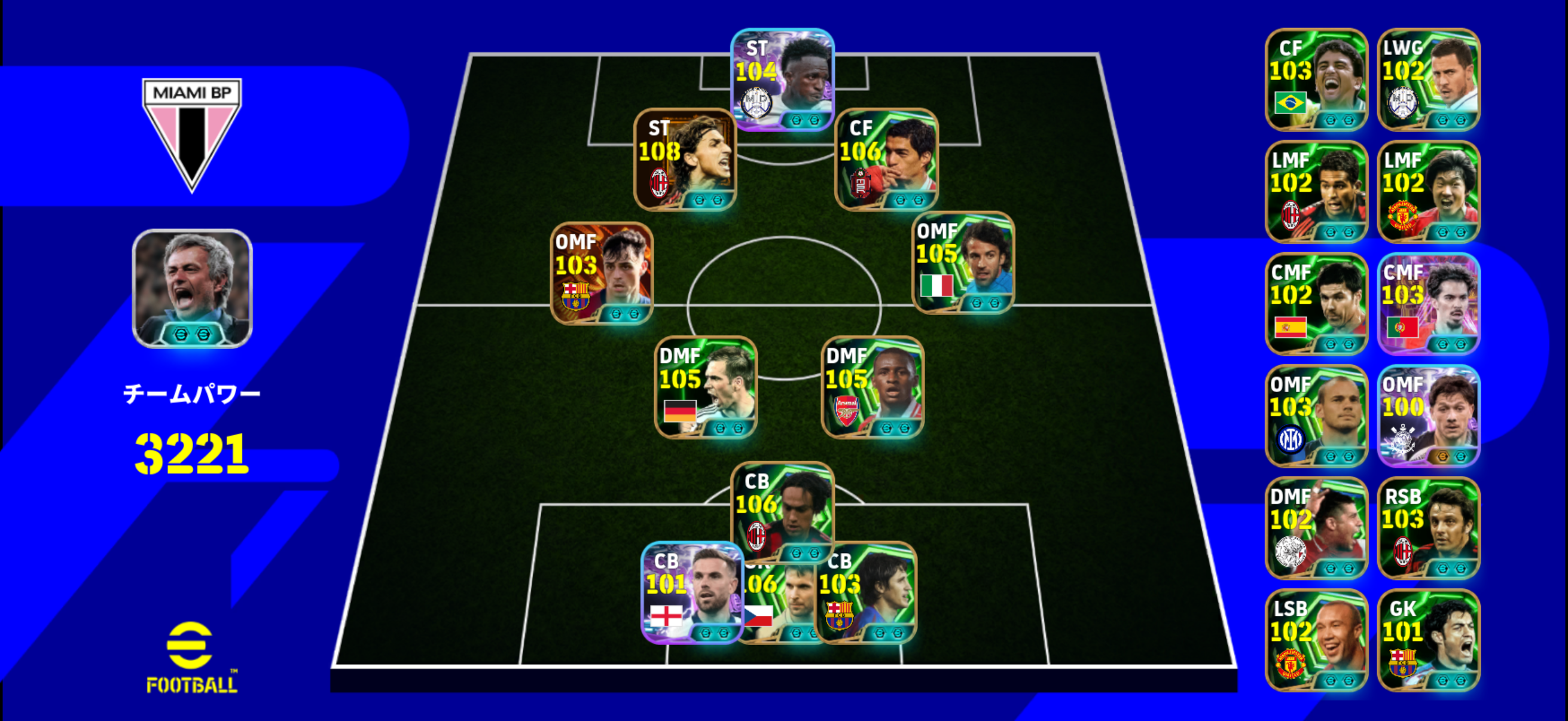This screenshot has height=721, width=1568.
Task: Pick the OMF 103 Barcelona card
Action: click(602, 273)
